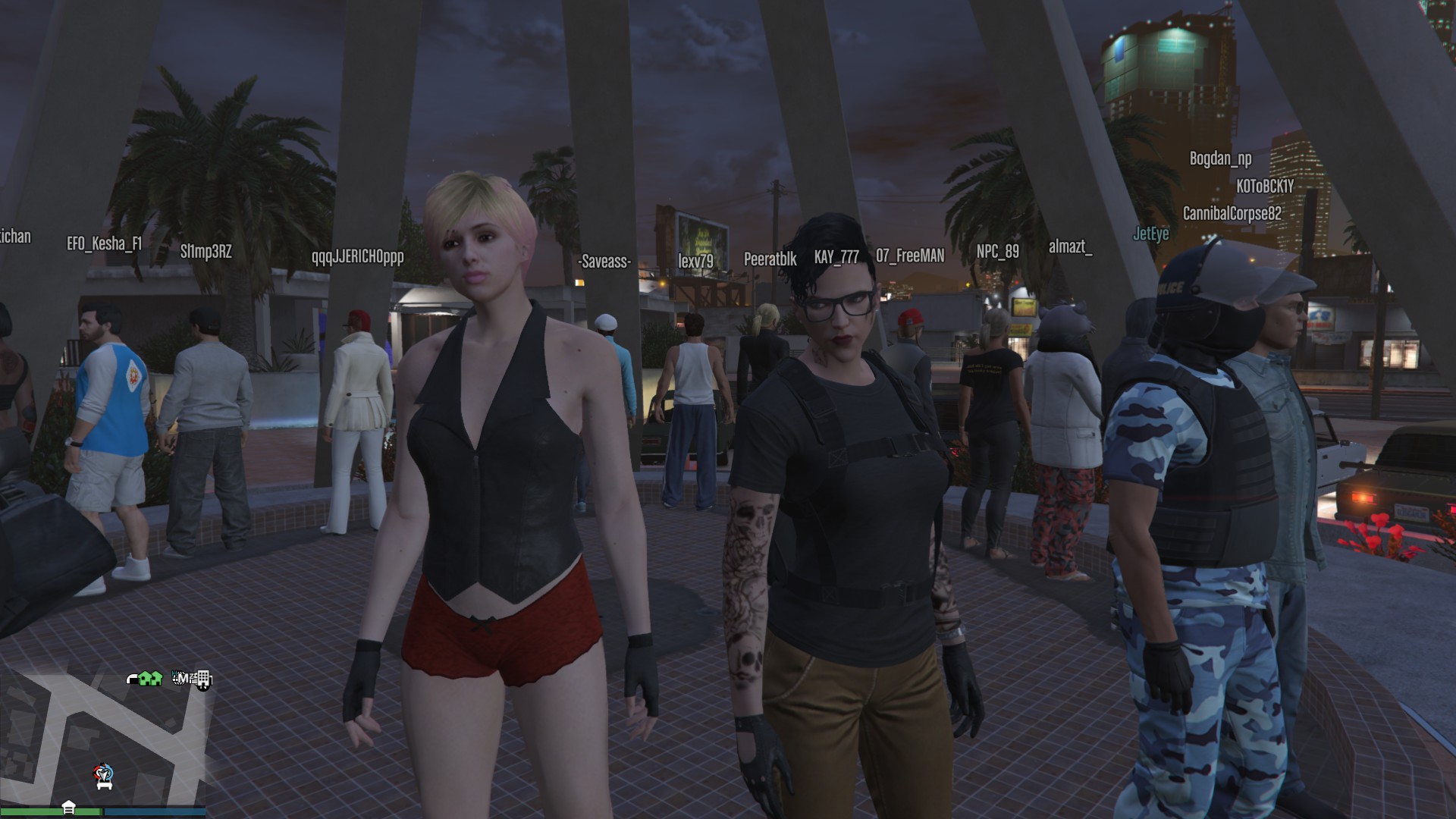Image resolution: width=1456 pixels, height=819 pixels.
Task: Select the green houses blip on minimap
Action: click(150, 679)
